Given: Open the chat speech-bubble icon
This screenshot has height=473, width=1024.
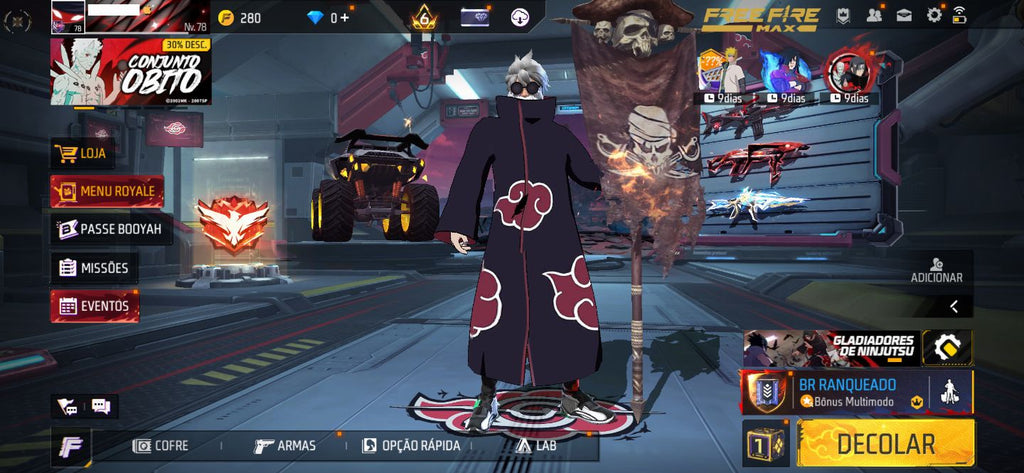Looking at the screenshot, I should coord(100,406).
